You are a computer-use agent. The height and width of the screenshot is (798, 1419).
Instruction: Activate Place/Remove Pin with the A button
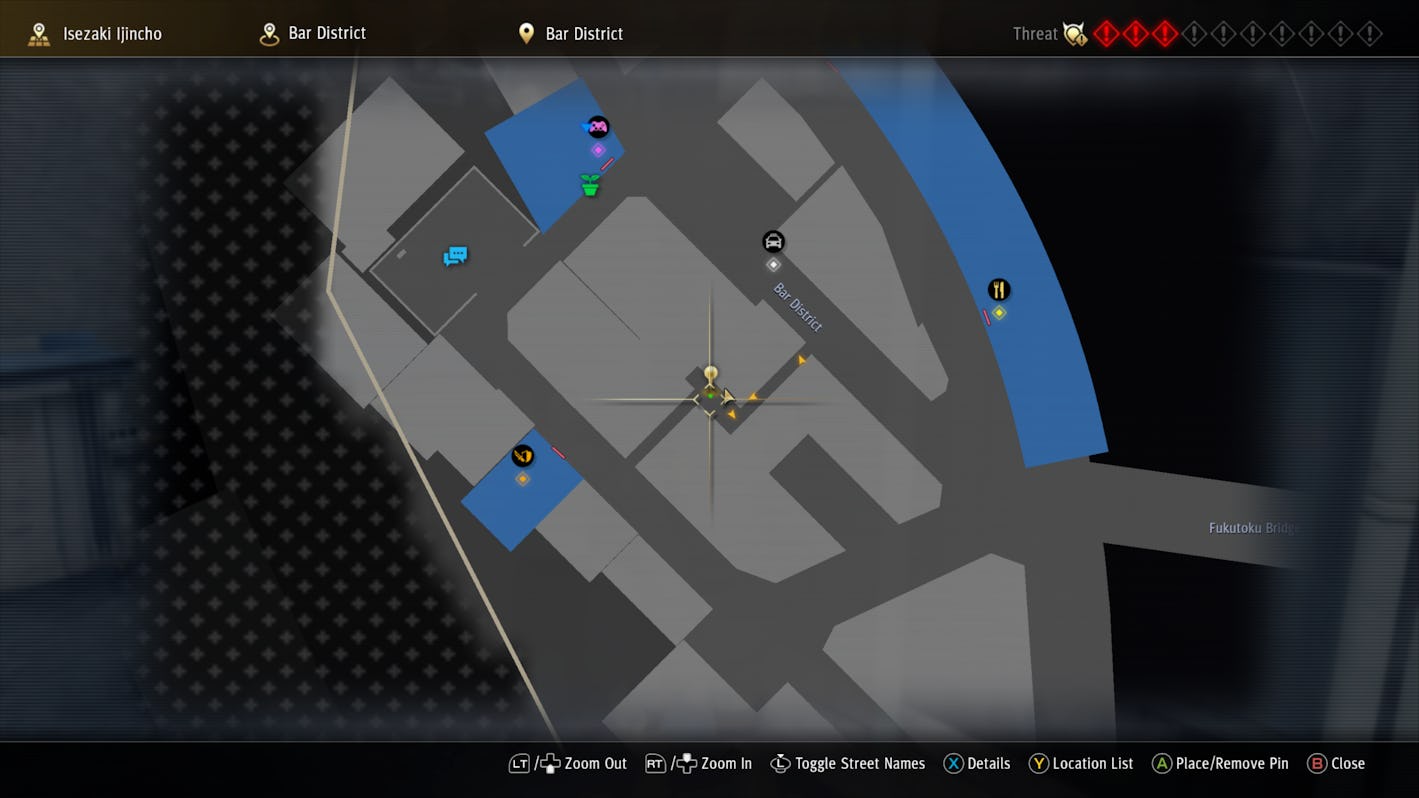[1162, 763]
